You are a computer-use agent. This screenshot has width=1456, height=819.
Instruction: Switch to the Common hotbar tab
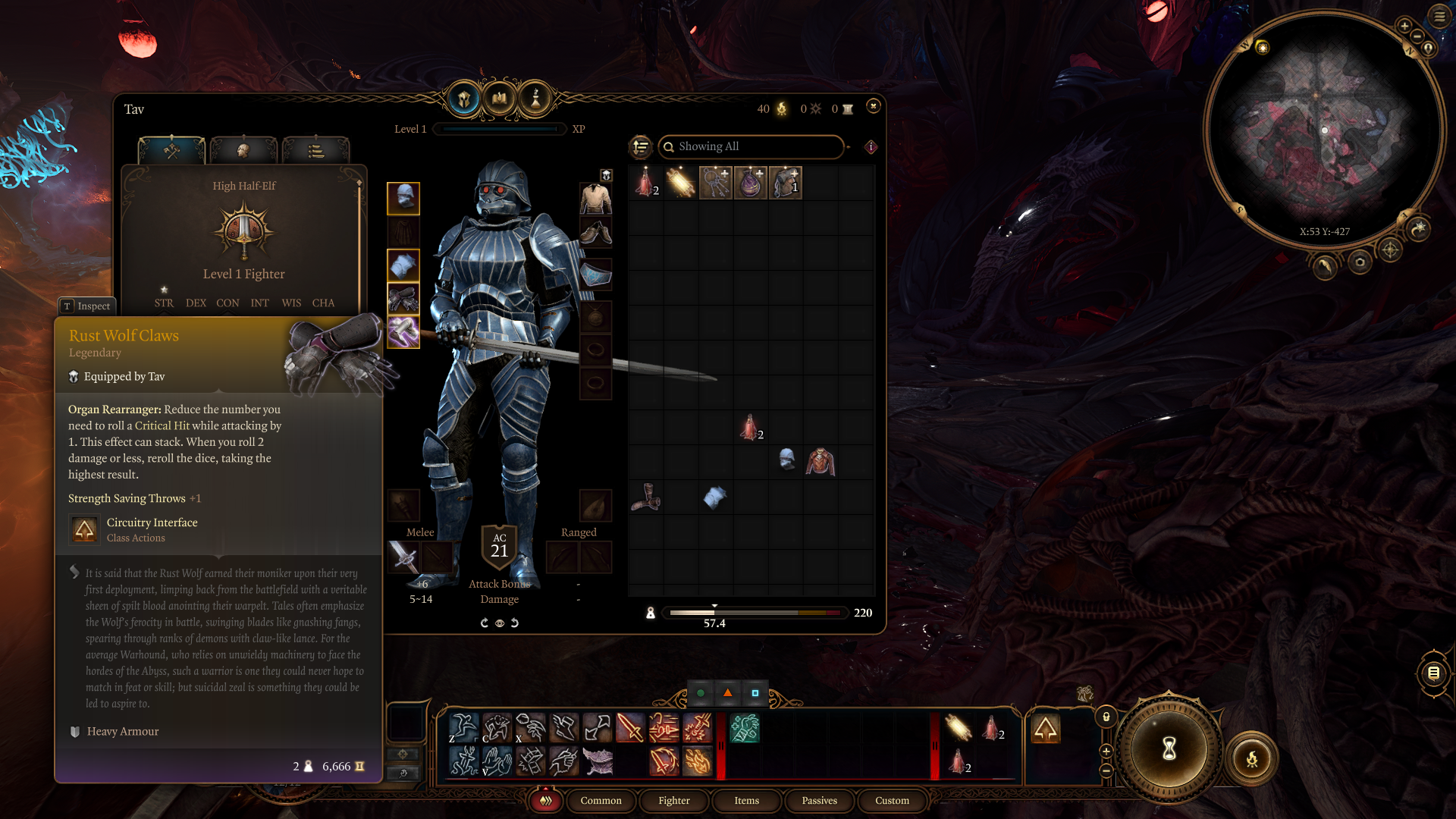pos(601,801)
